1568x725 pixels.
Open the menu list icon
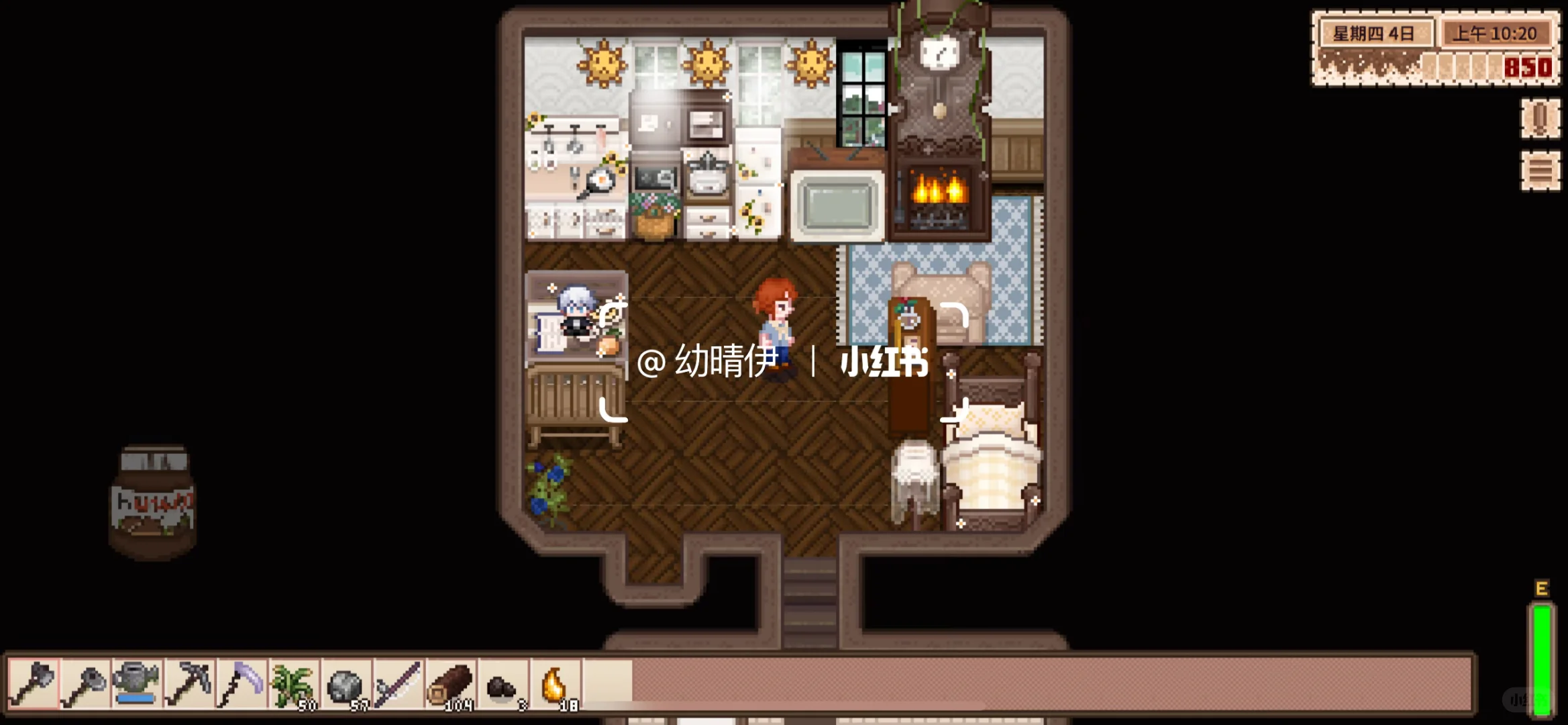[1540, 169]
